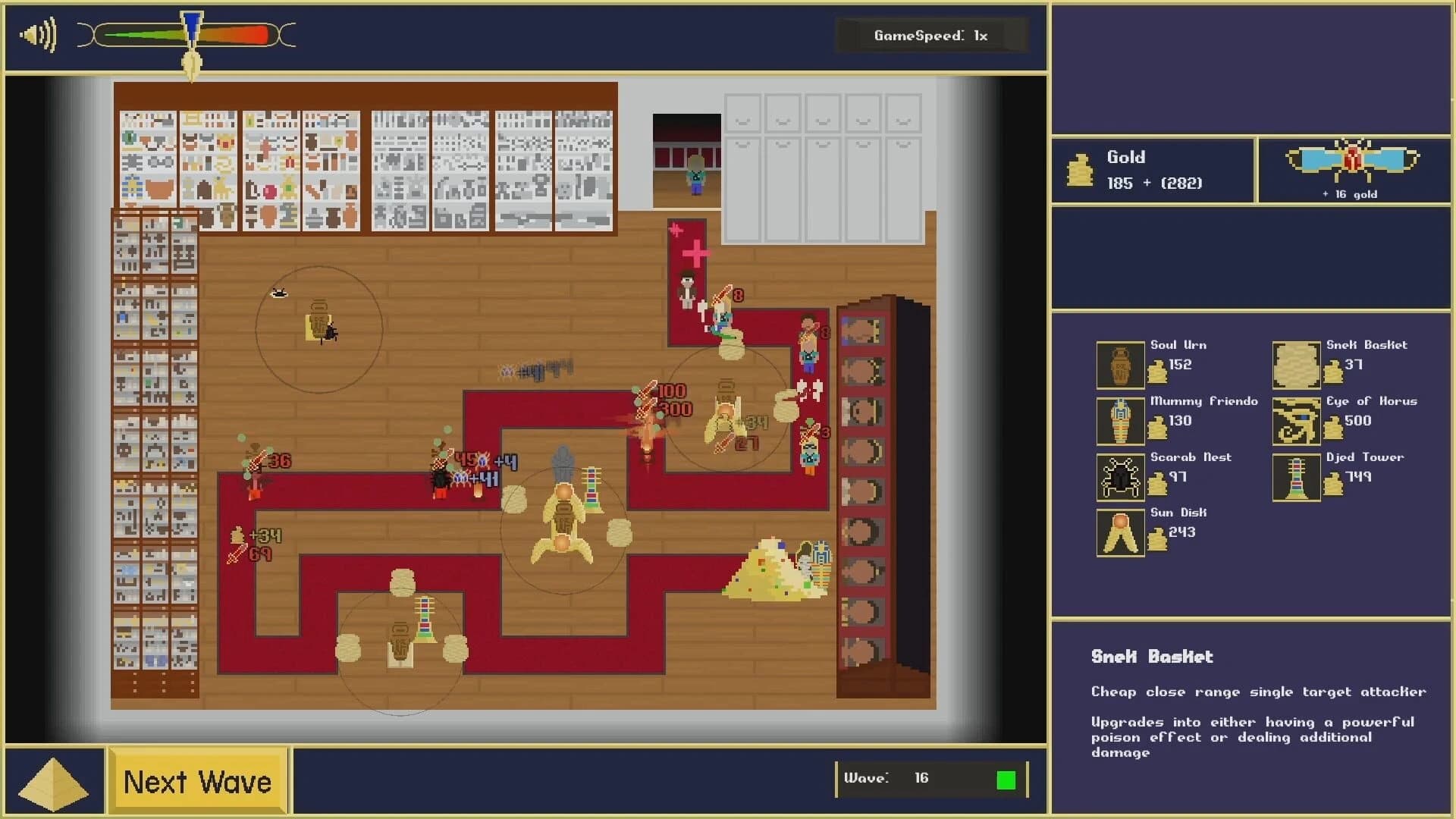The width and height of the screenshot is (1456, 819).
Task: Select the Snek Basket tower
Action: click(1296, 366)
